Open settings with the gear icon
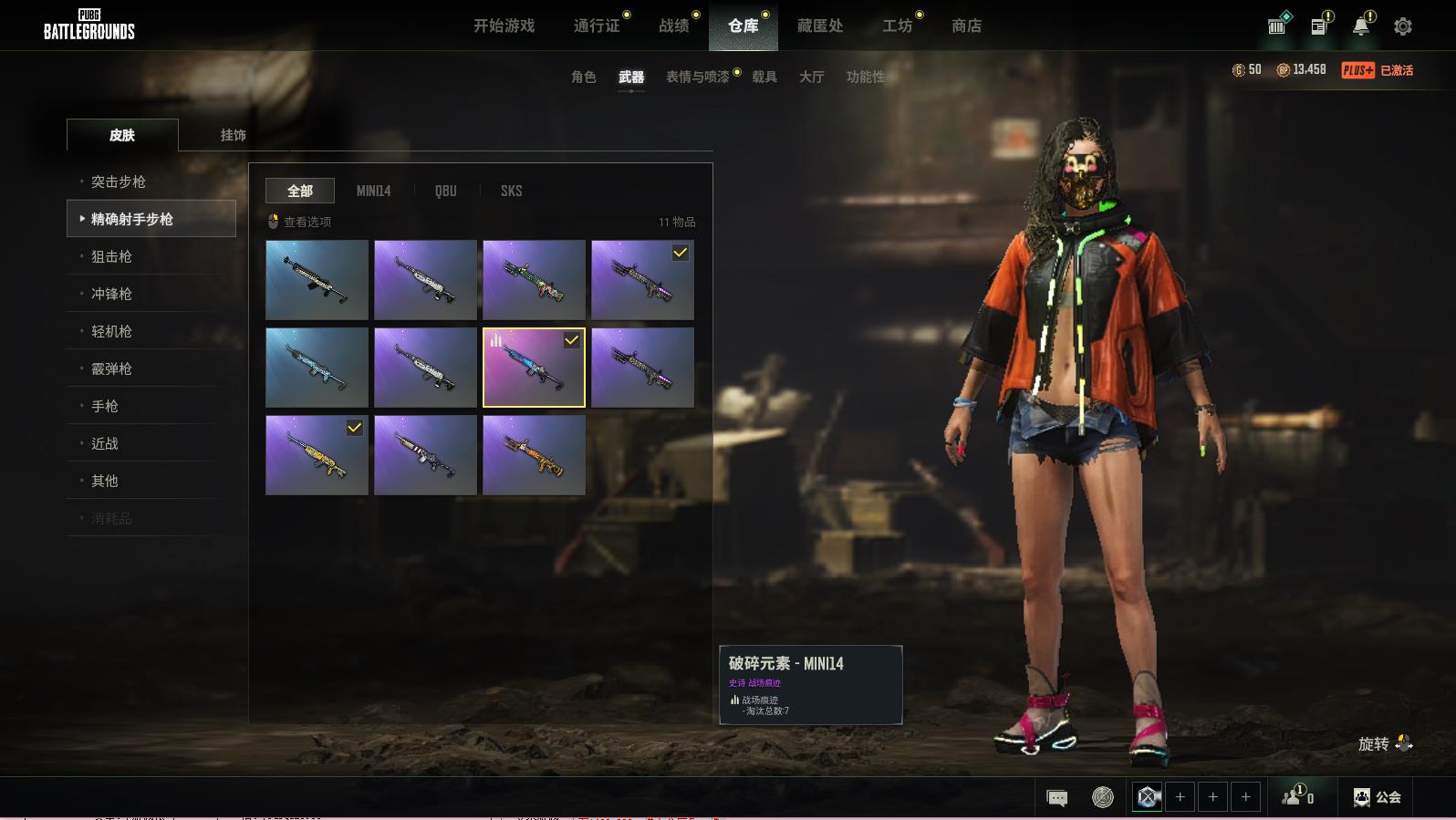The height and width of the screenshot is (820, 1456). pyautogui.click(x=1402, y=26)
